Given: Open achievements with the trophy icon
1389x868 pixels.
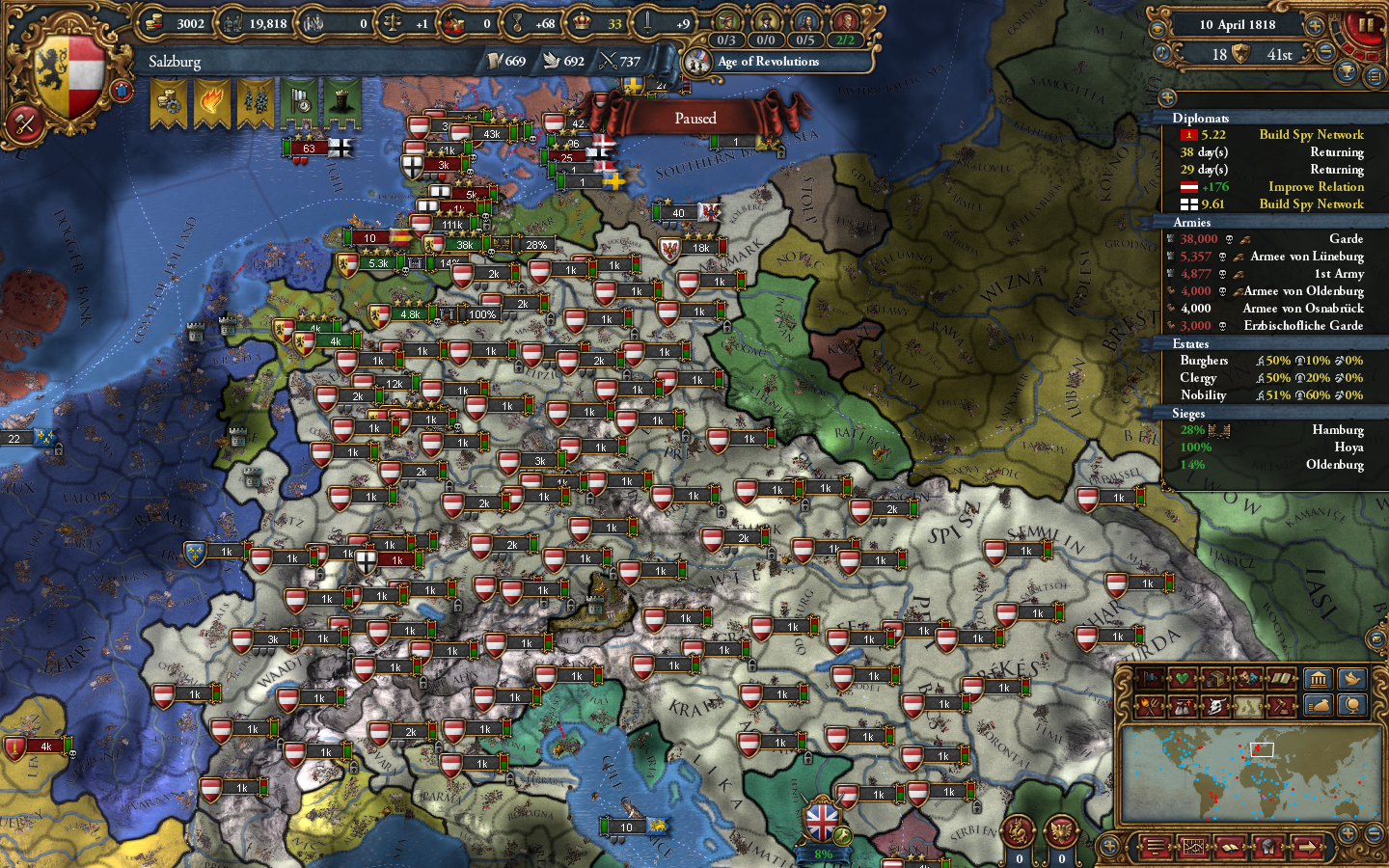Looking at the screenshot, I should pyautogui.click(x=1345, y=71).
